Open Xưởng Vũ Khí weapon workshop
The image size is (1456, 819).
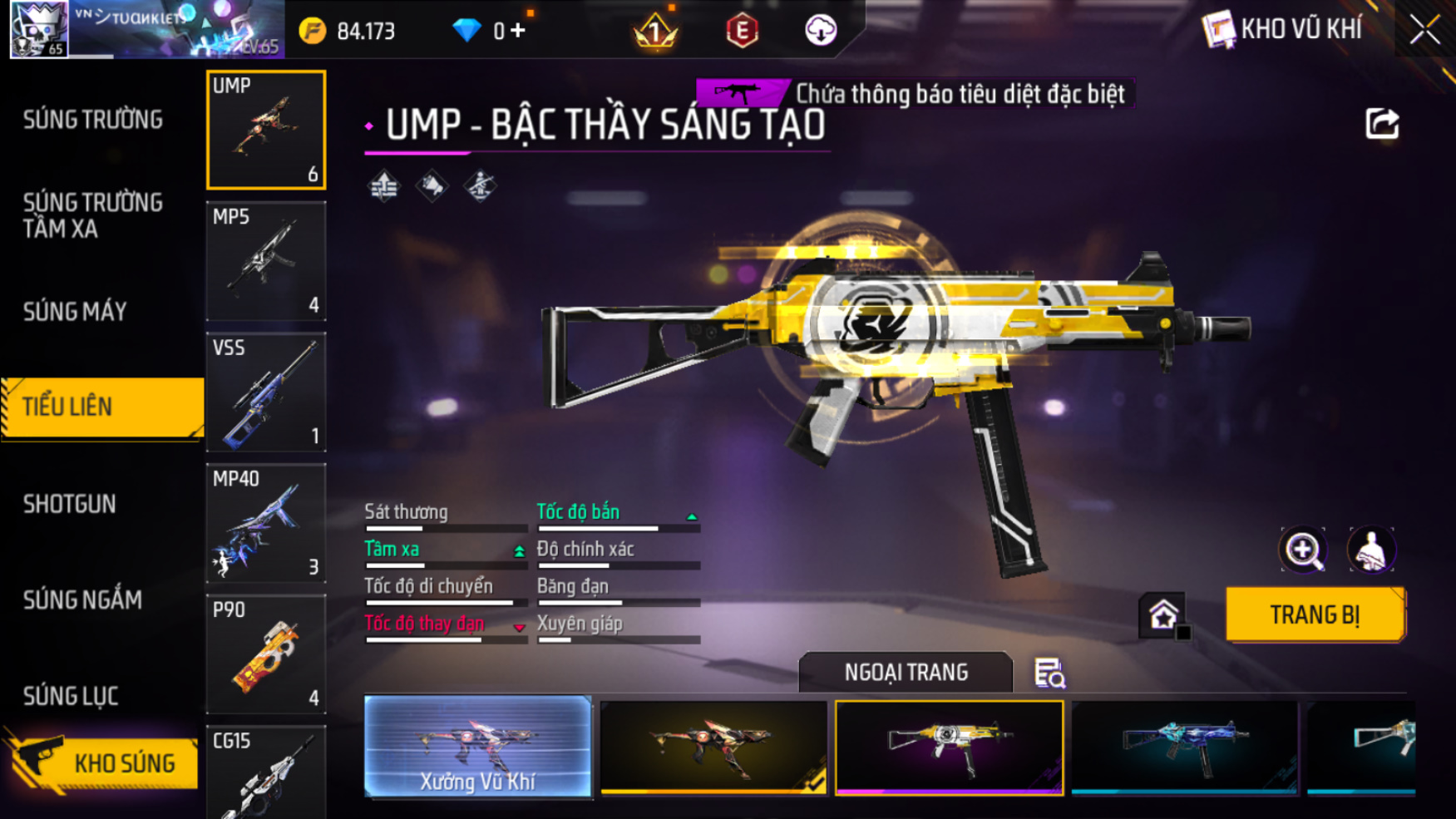coord(478,746)
